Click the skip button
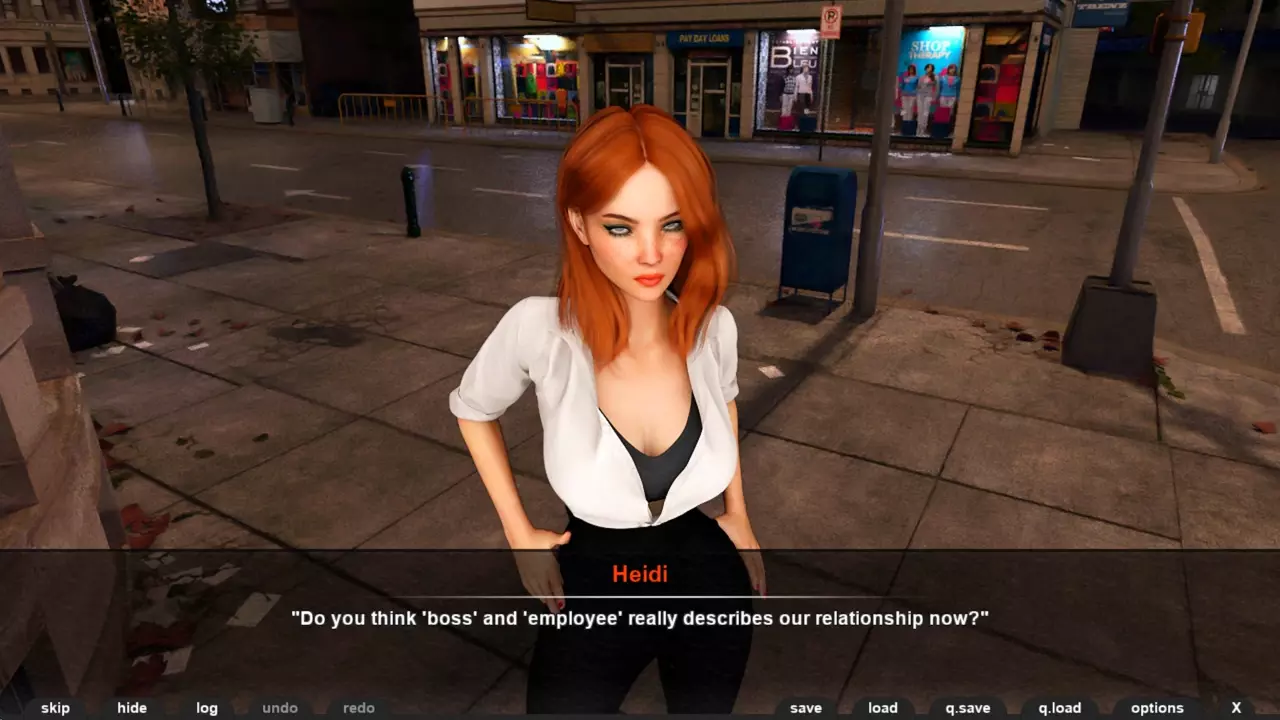Viewport: 1280px width, 720px height. (x=55, y=708)
